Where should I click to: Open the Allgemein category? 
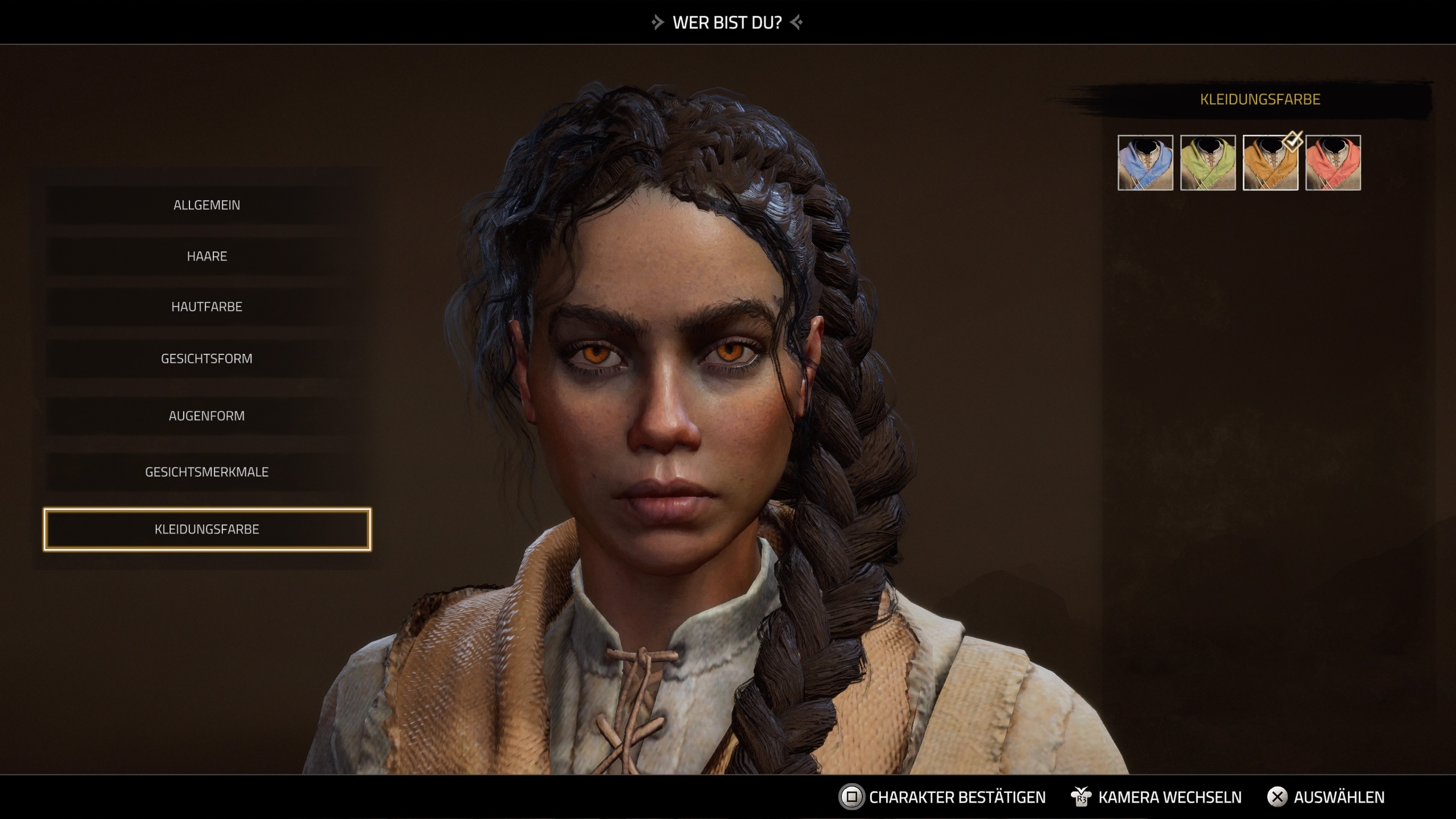coord(207,205)
